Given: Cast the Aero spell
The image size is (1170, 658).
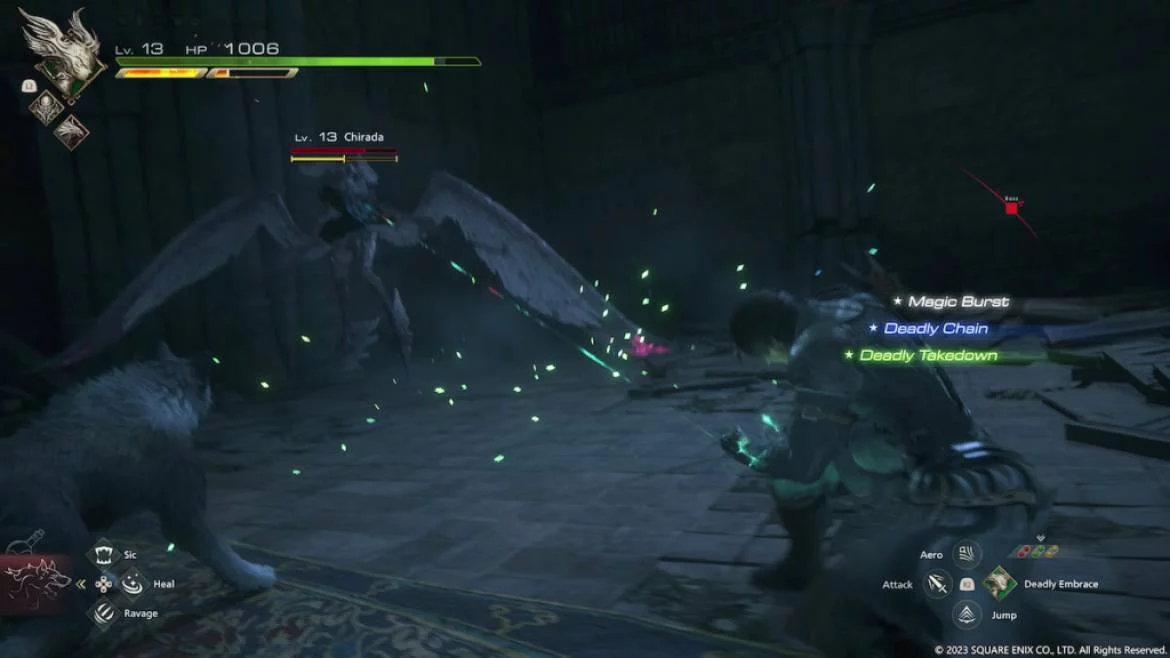Looking at the screenshot, I should [x=966, y=555].
